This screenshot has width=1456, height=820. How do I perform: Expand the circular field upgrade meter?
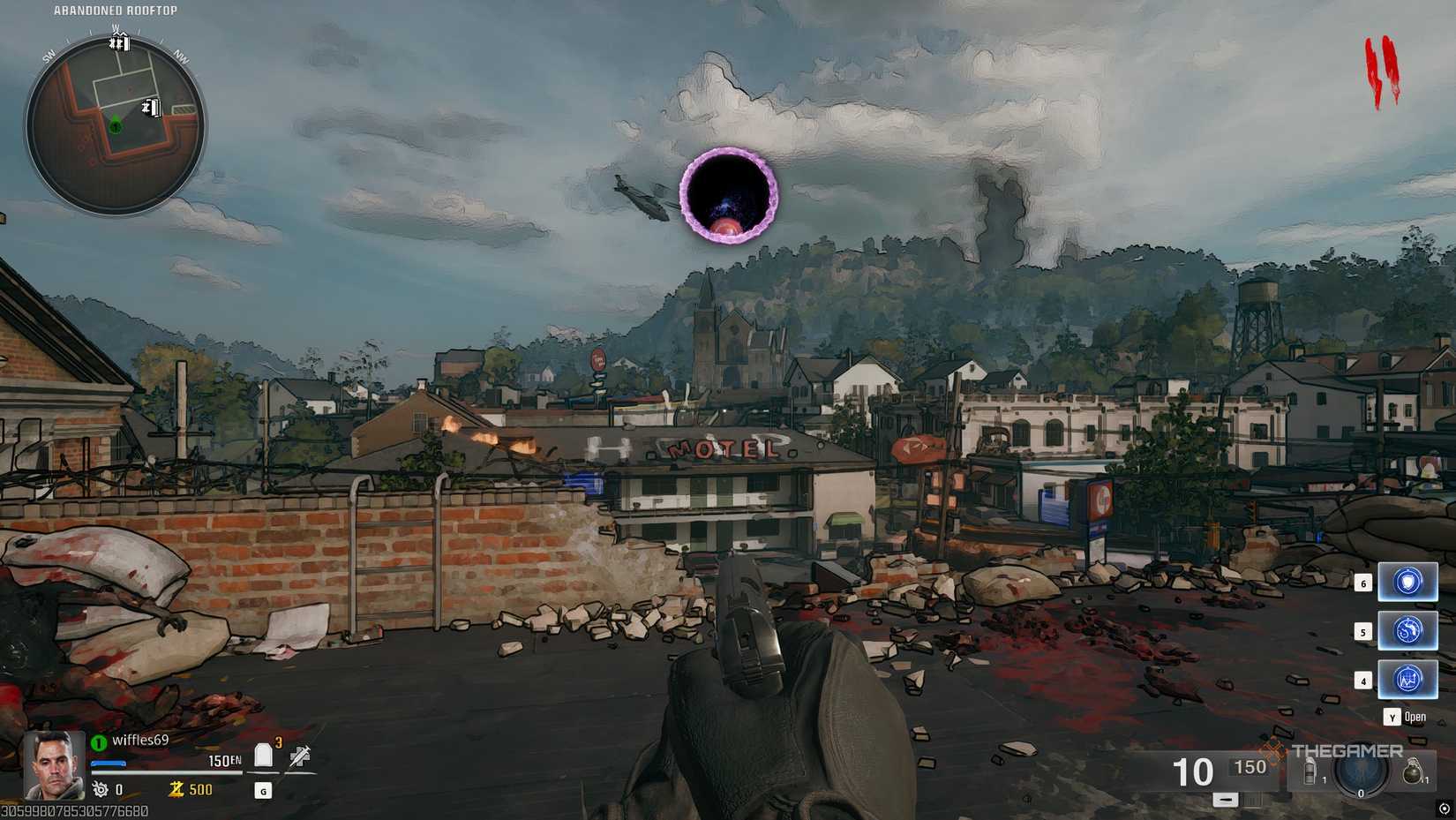(1361, 775)
